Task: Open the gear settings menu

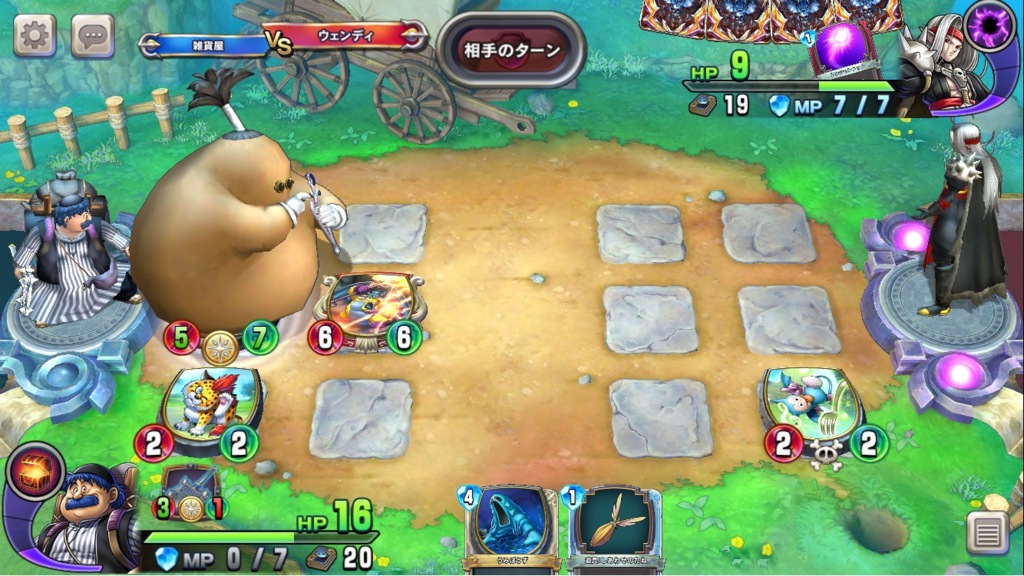Action: [35, 35]
